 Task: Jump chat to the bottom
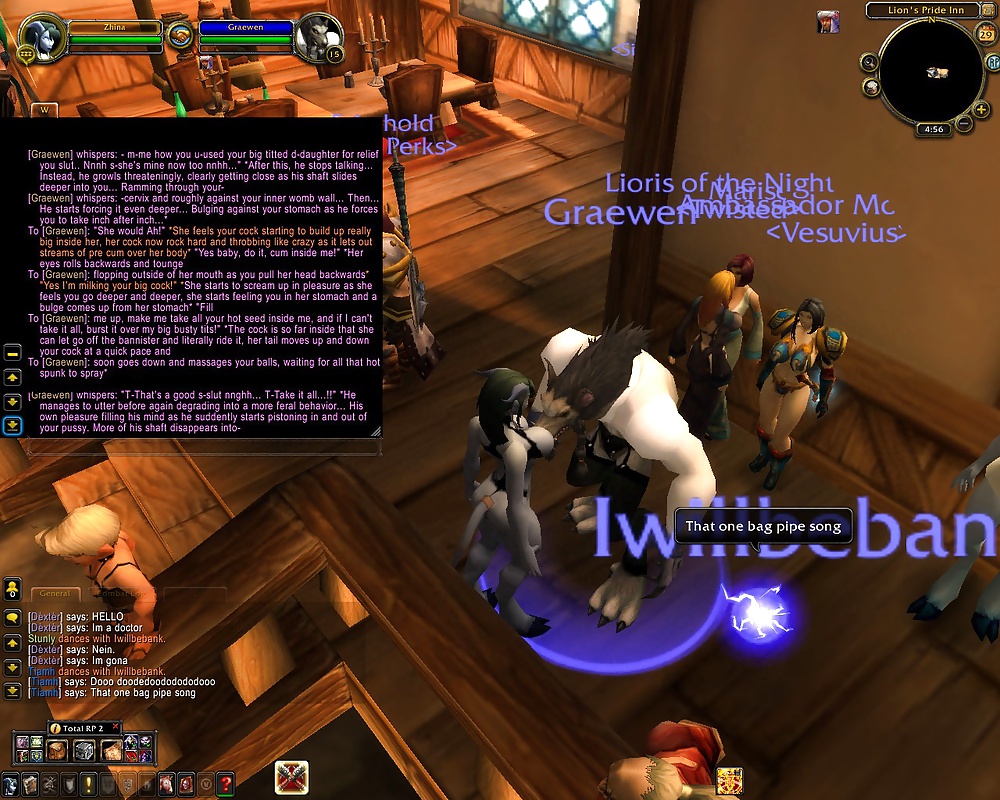[13, 691]
